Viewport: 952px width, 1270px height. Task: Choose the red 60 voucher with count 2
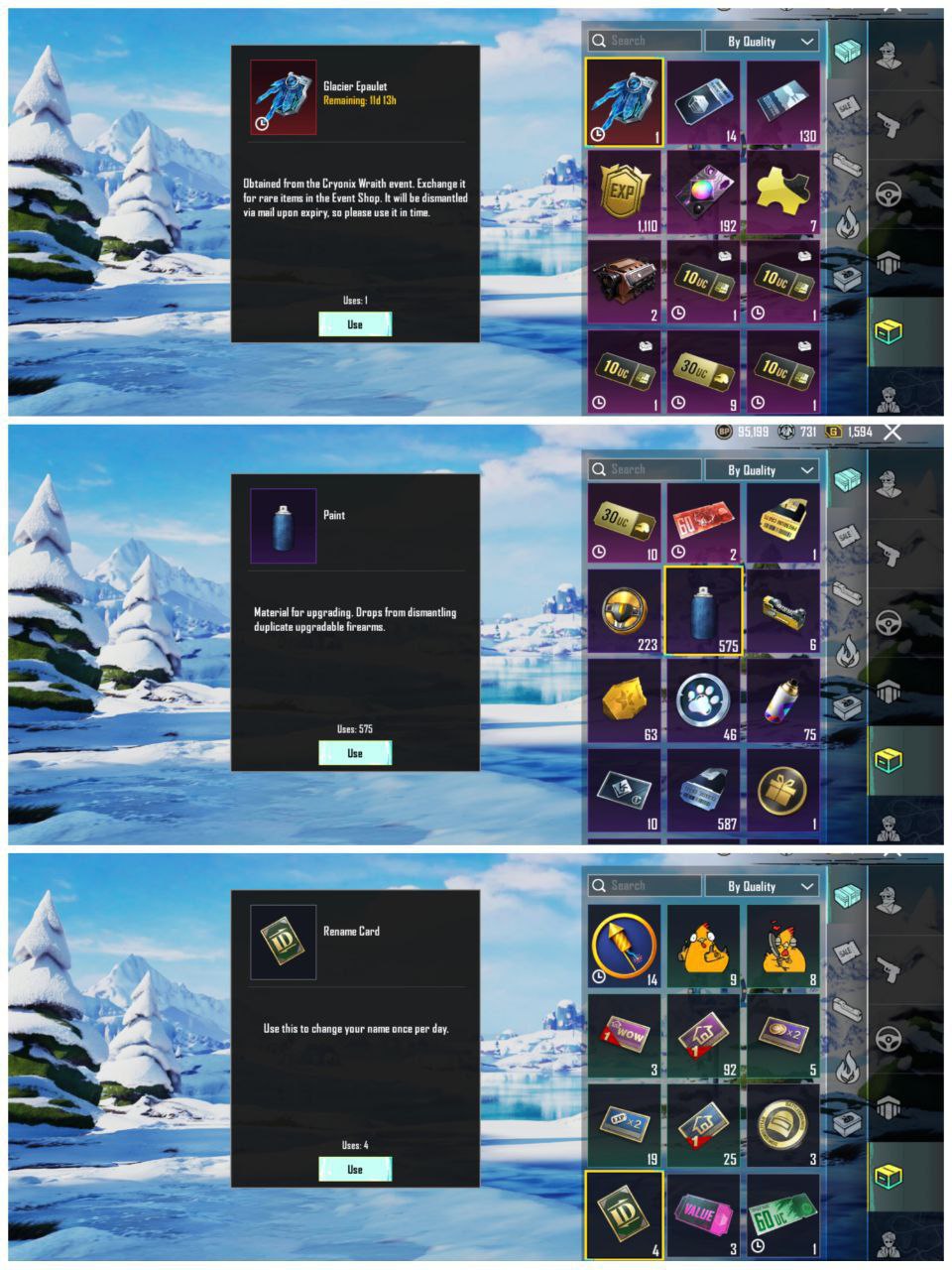point(703,523)
